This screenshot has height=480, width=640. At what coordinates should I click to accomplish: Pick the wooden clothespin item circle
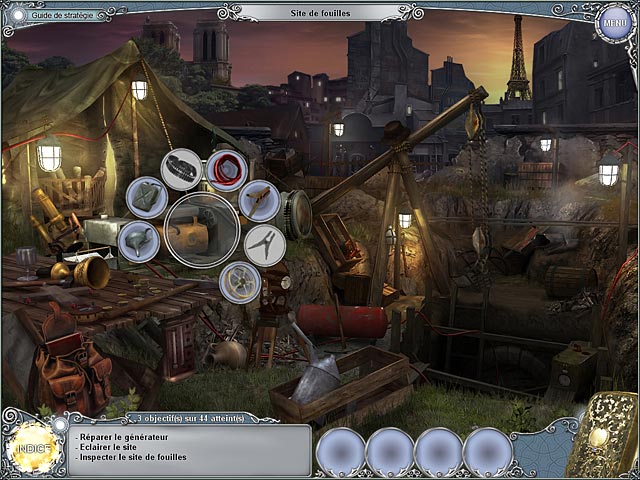point(259,200)
